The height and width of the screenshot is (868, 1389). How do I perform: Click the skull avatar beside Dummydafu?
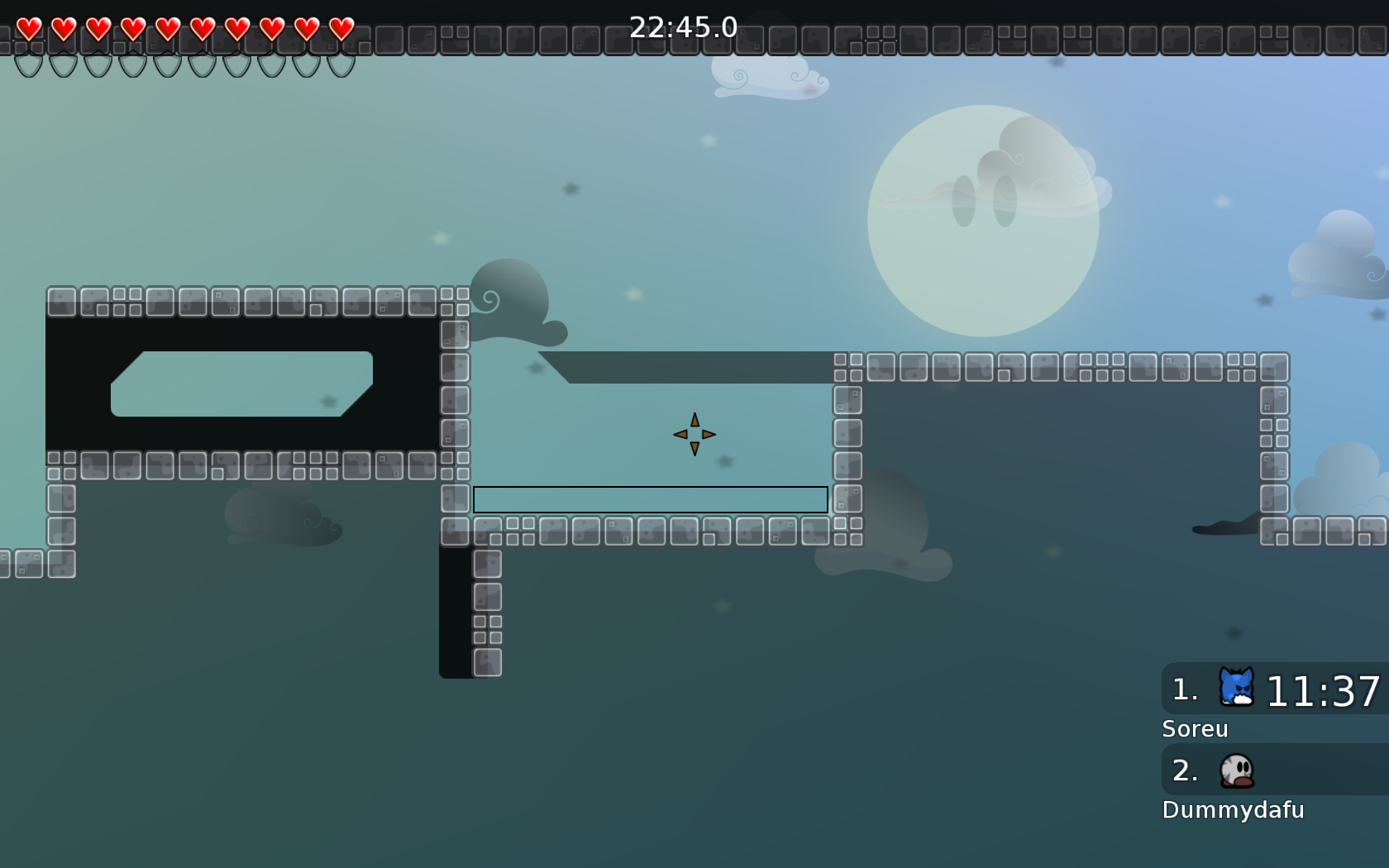pos(1236,770)
